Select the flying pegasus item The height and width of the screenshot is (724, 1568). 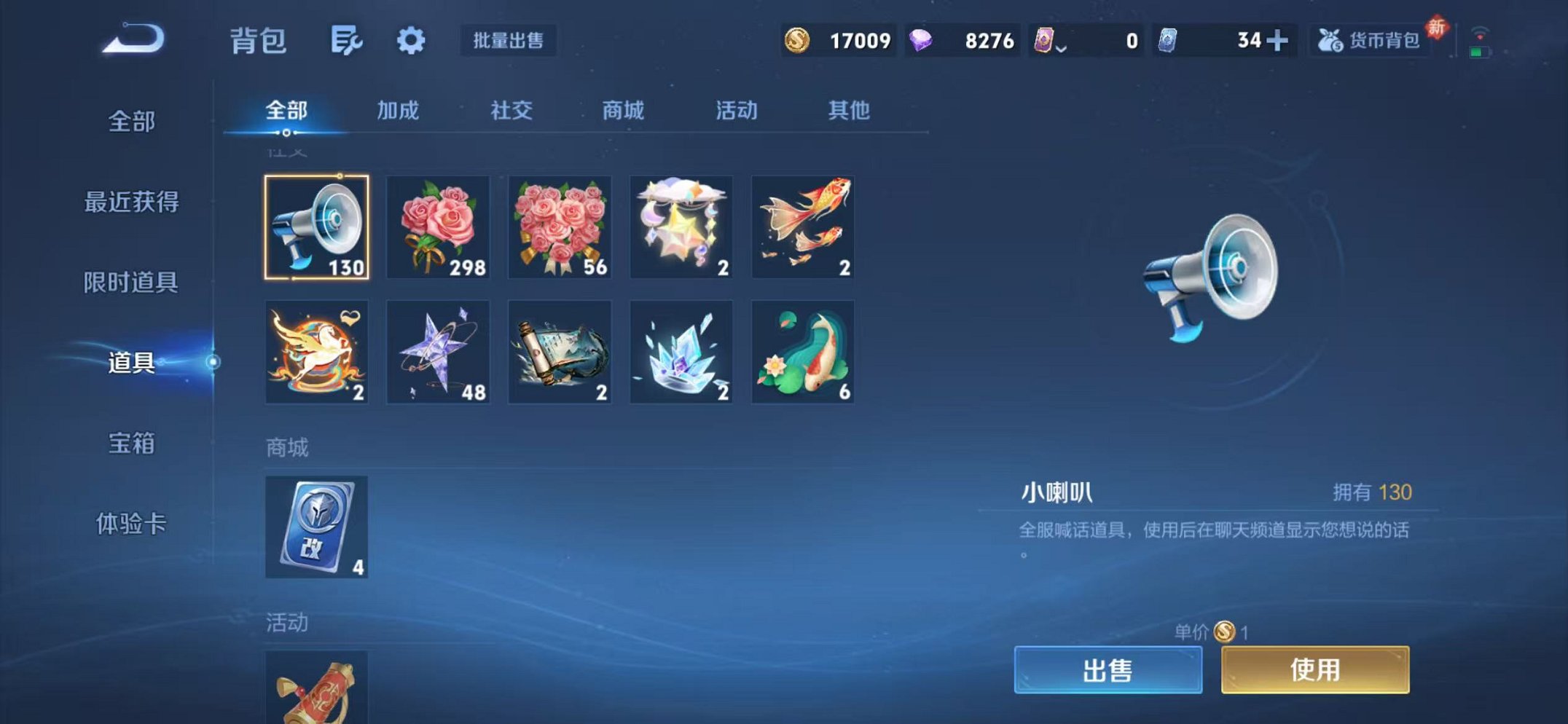[316, 352]
